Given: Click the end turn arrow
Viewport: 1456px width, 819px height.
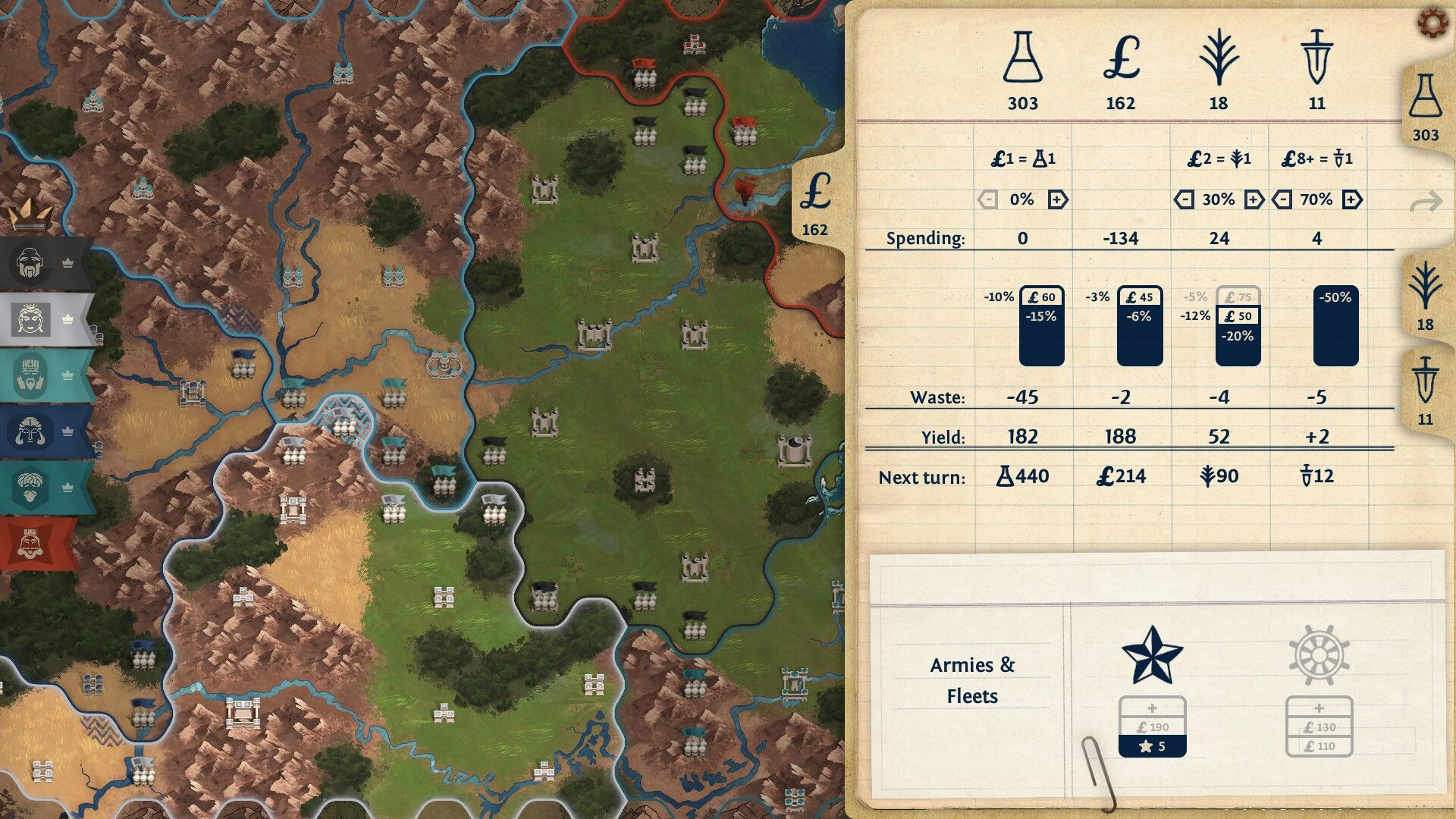Looking at the screenshot, I should pos(1426,202).
